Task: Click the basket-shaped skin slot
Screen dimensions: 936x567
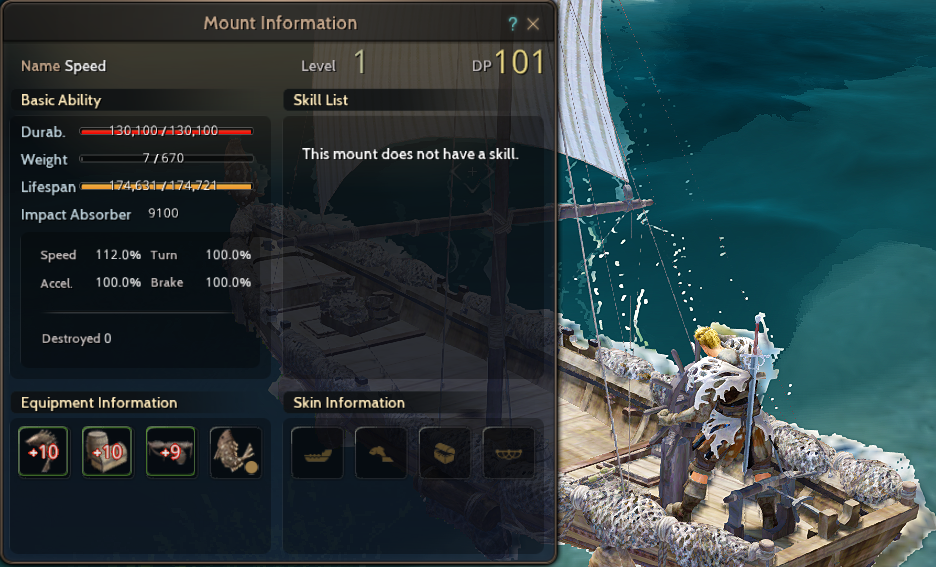Action: [x=509, y=452]
